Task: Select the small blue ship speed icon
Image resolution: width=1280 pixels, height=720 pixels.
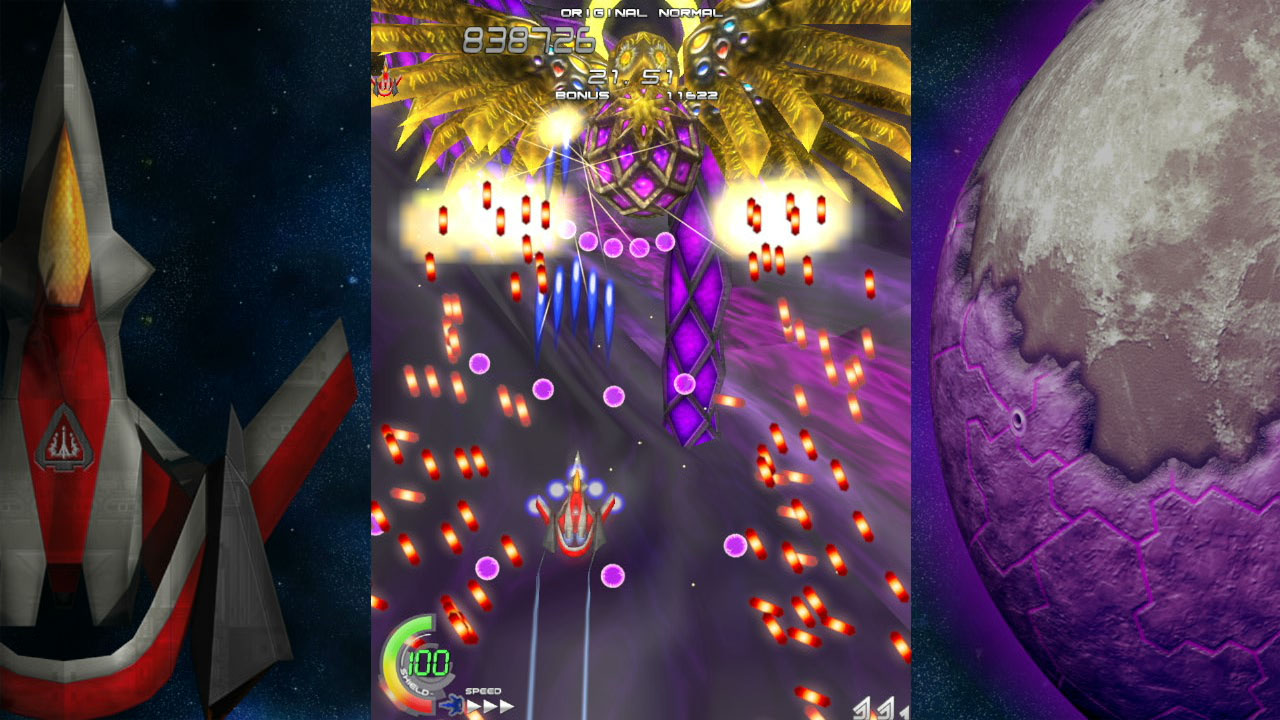Action: pos(454,703)
